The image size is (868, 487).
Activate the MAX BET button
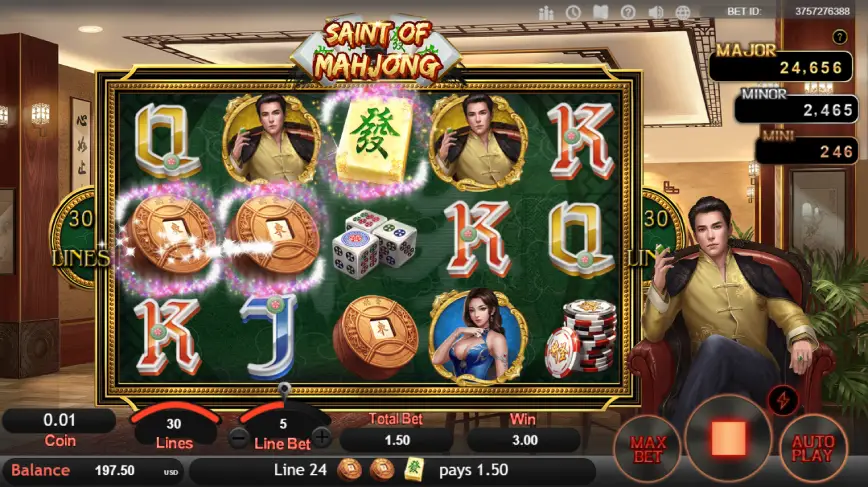[650, 448]
